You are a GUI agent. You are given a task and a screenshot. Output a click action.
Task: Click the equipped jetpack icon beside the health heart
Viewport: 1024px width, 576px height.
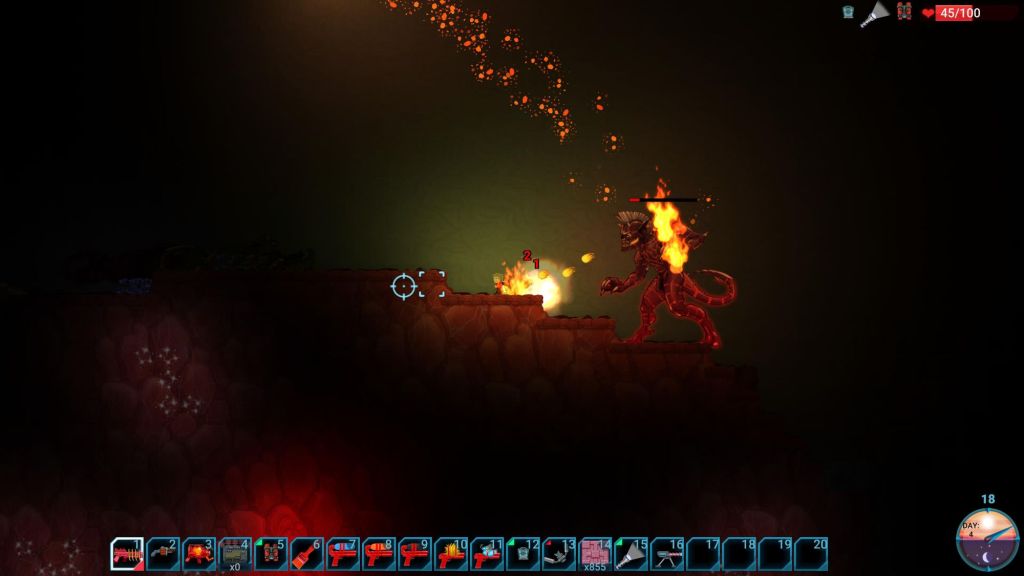[x=904, y=12]
